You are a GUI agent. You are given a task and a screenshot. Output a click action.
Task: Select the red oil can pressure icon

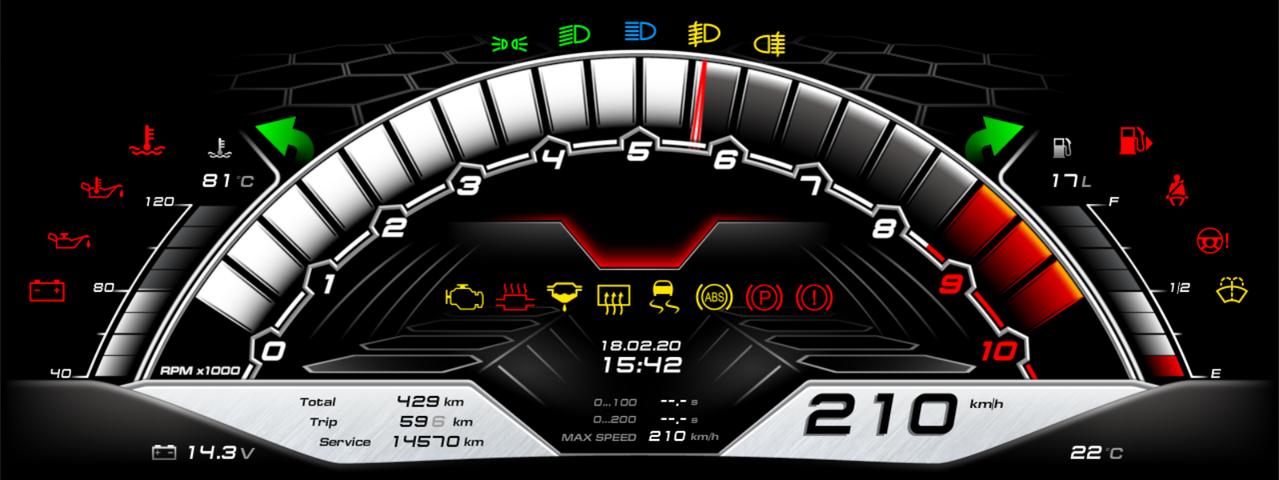point(69,240)
